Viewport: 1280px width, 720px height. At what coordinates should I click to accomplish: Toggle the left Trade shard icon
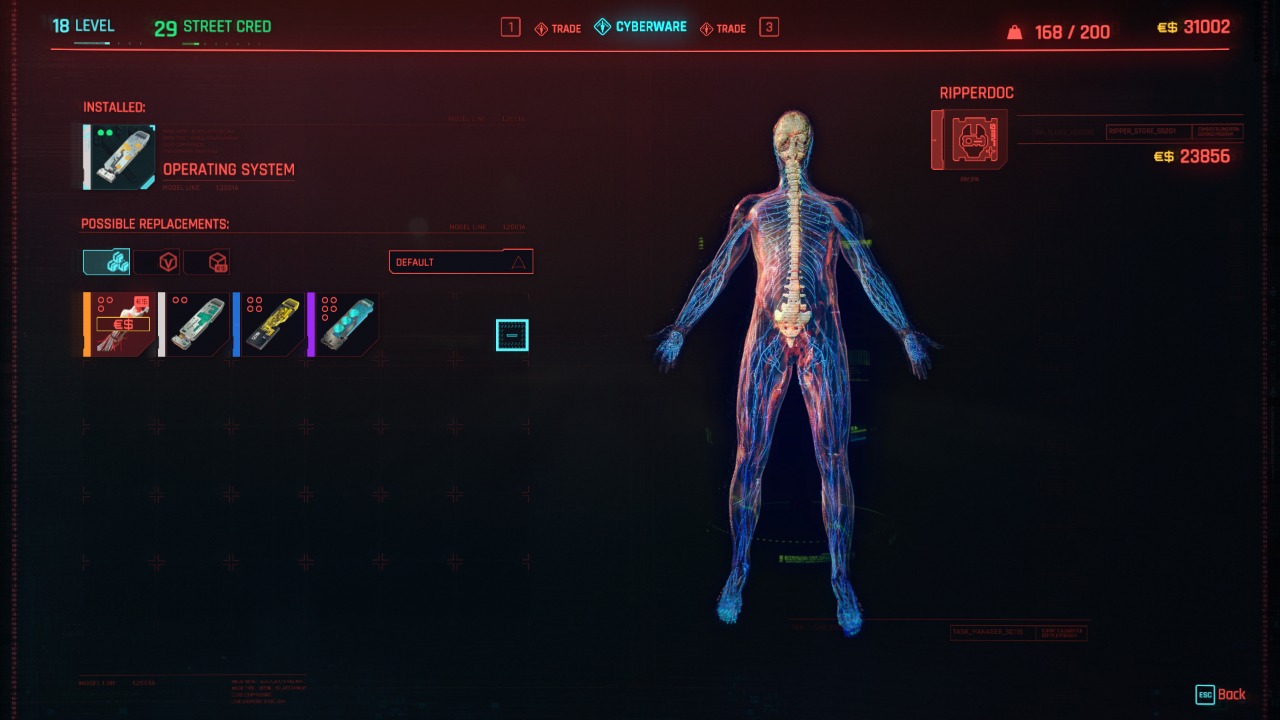point(541,28)
